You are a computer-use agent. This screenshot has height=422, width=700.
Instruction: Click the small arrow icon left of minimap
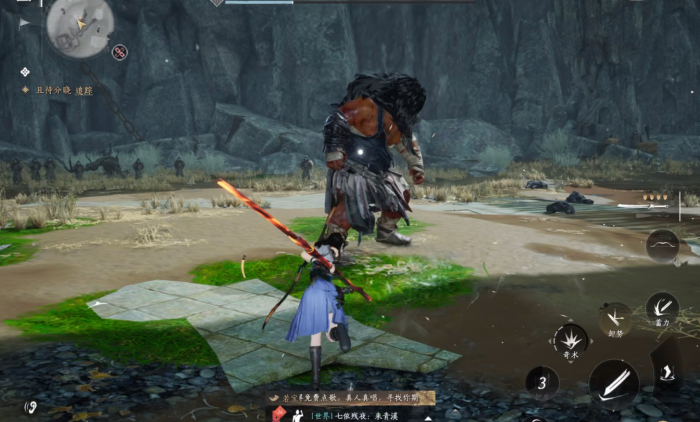click(x=24, y=22)
